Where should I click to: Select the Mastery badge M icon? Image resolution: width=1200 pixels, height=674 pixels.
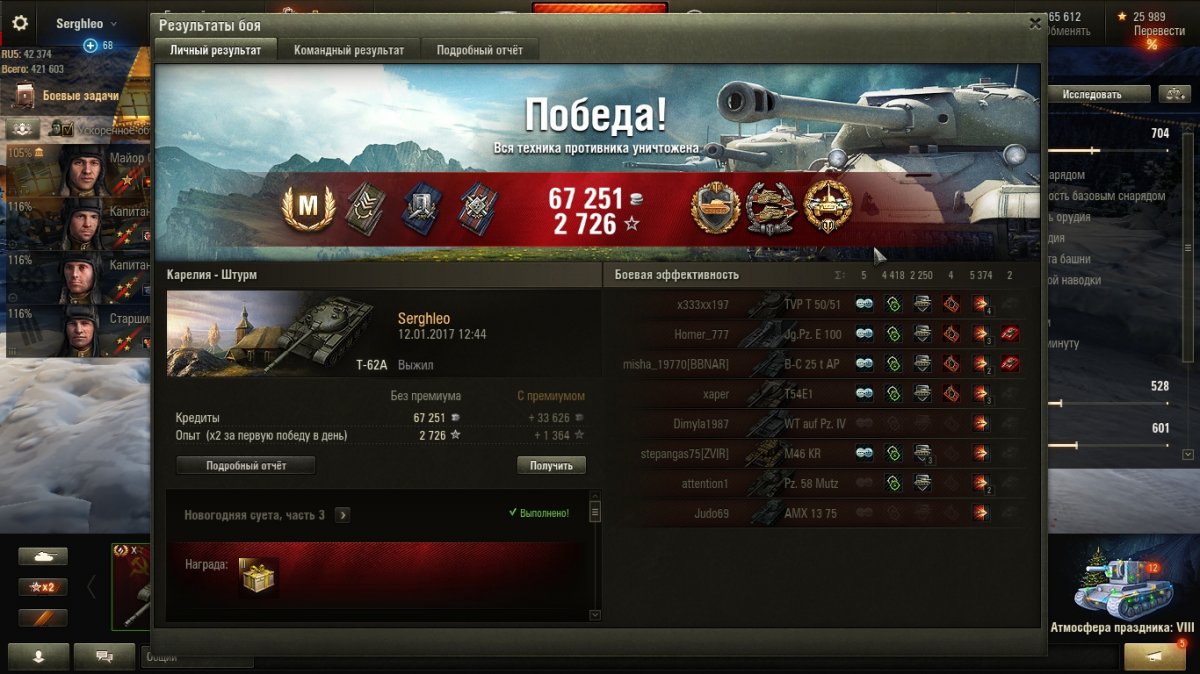pos(308,208)
